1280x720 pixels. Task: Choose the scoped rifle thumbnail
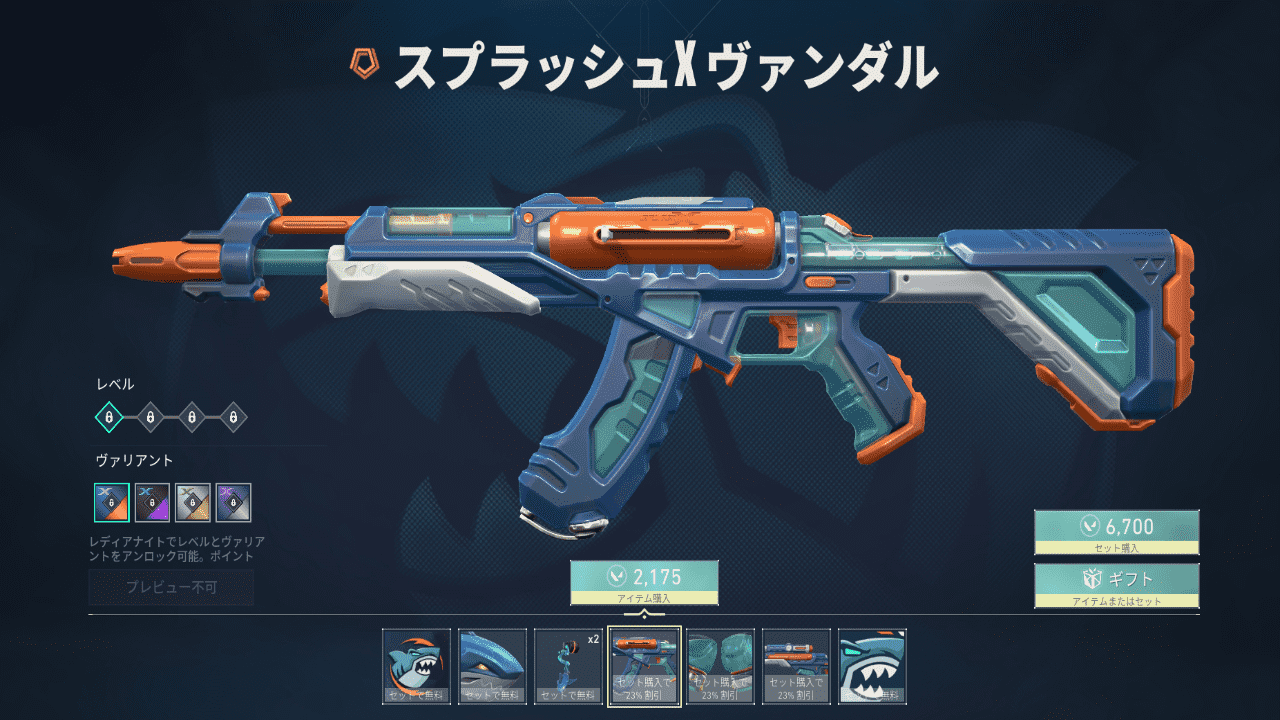coord(796,666)
